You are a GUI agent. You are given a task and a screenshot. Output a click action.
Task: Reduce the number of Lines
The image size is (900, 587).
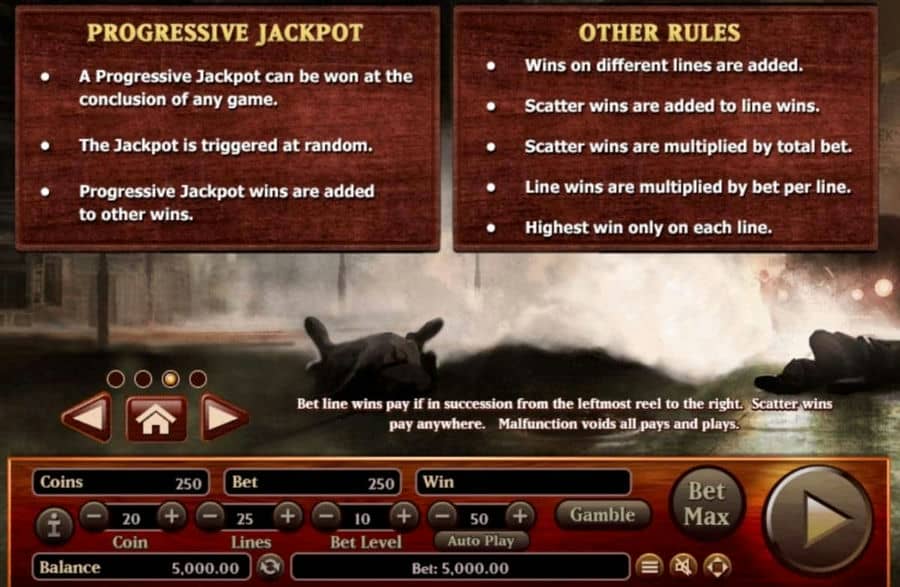pos(210,516)
